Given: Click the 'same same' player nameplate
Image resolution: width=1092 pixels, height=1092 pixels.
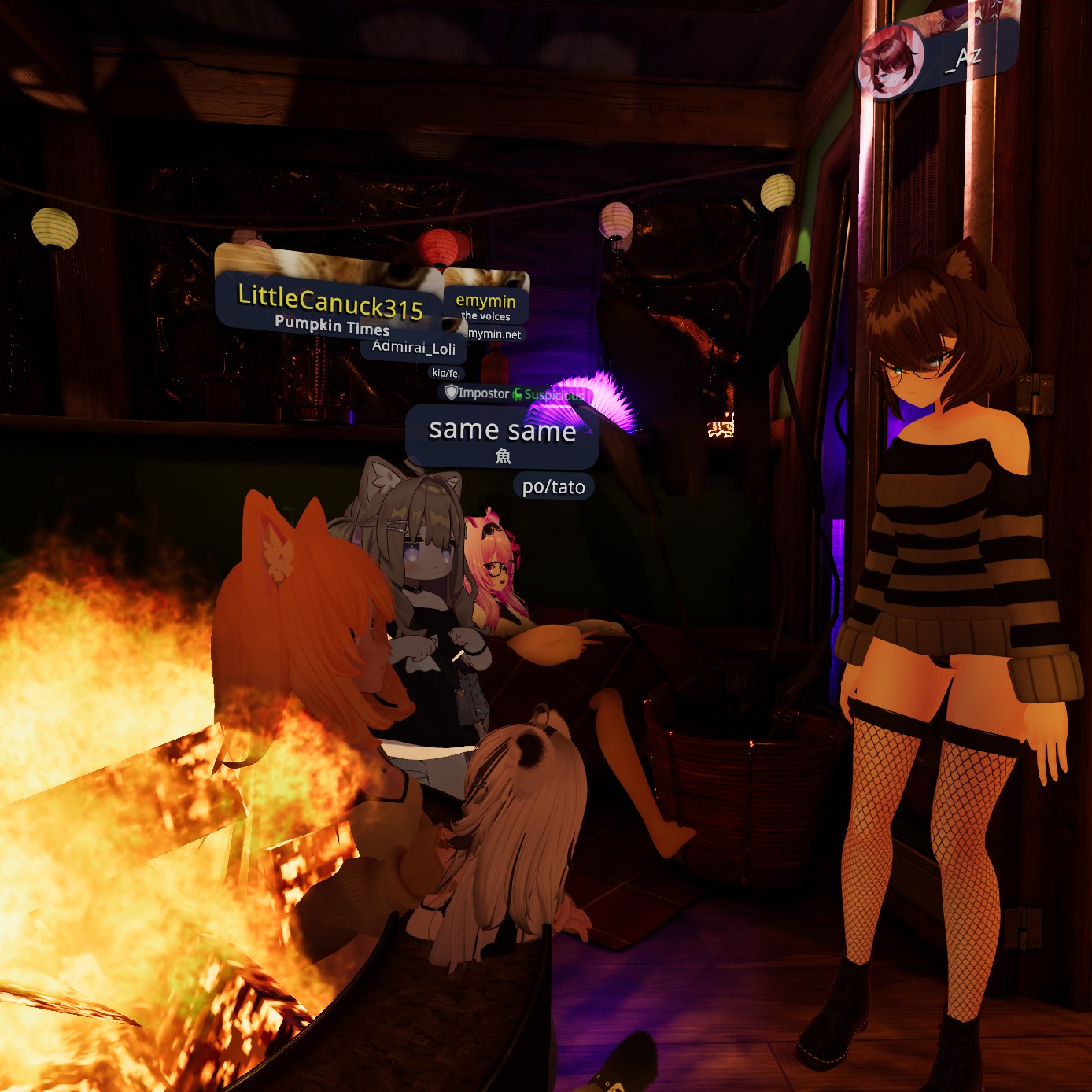Looking at the screenshot, I should pos(502,431).
